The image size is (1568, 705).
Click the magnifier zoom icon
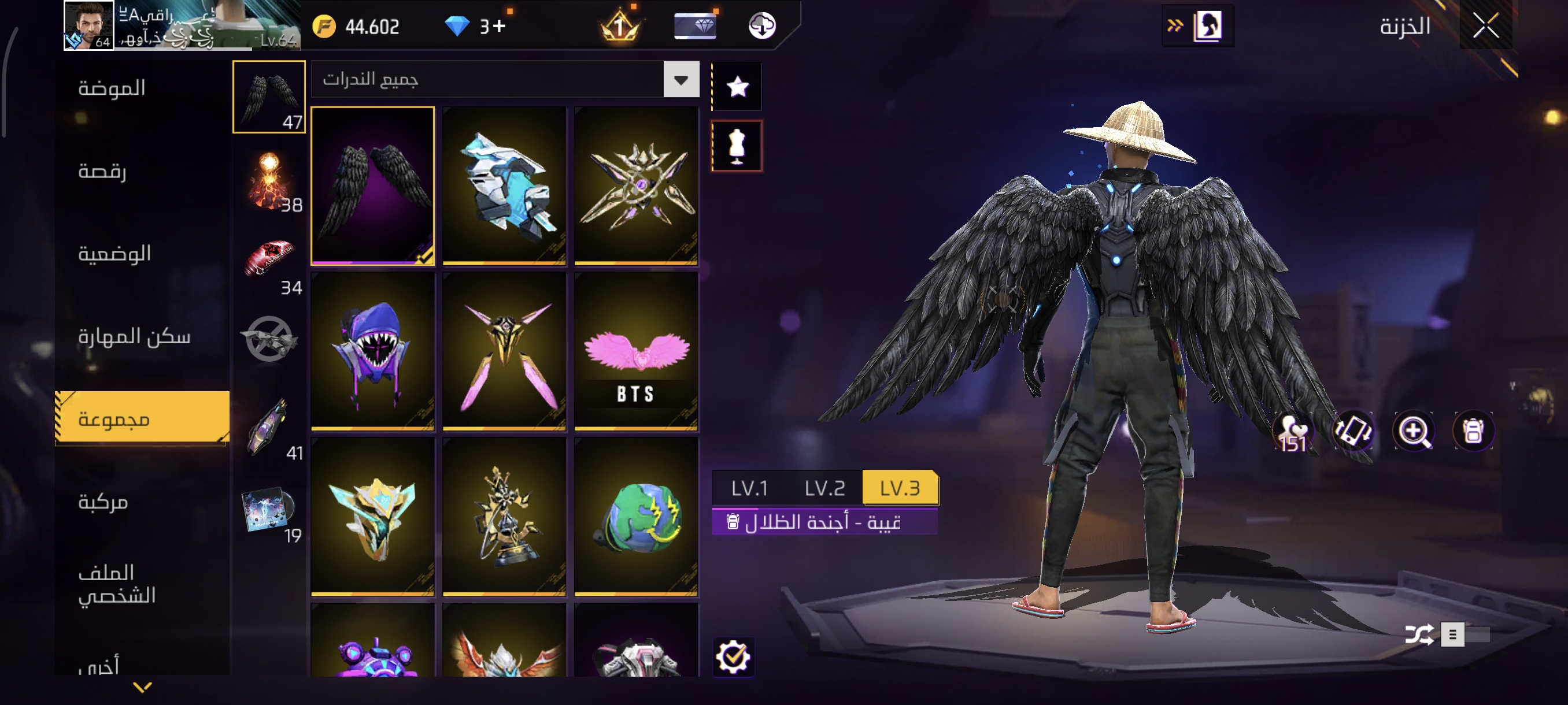1413,431
